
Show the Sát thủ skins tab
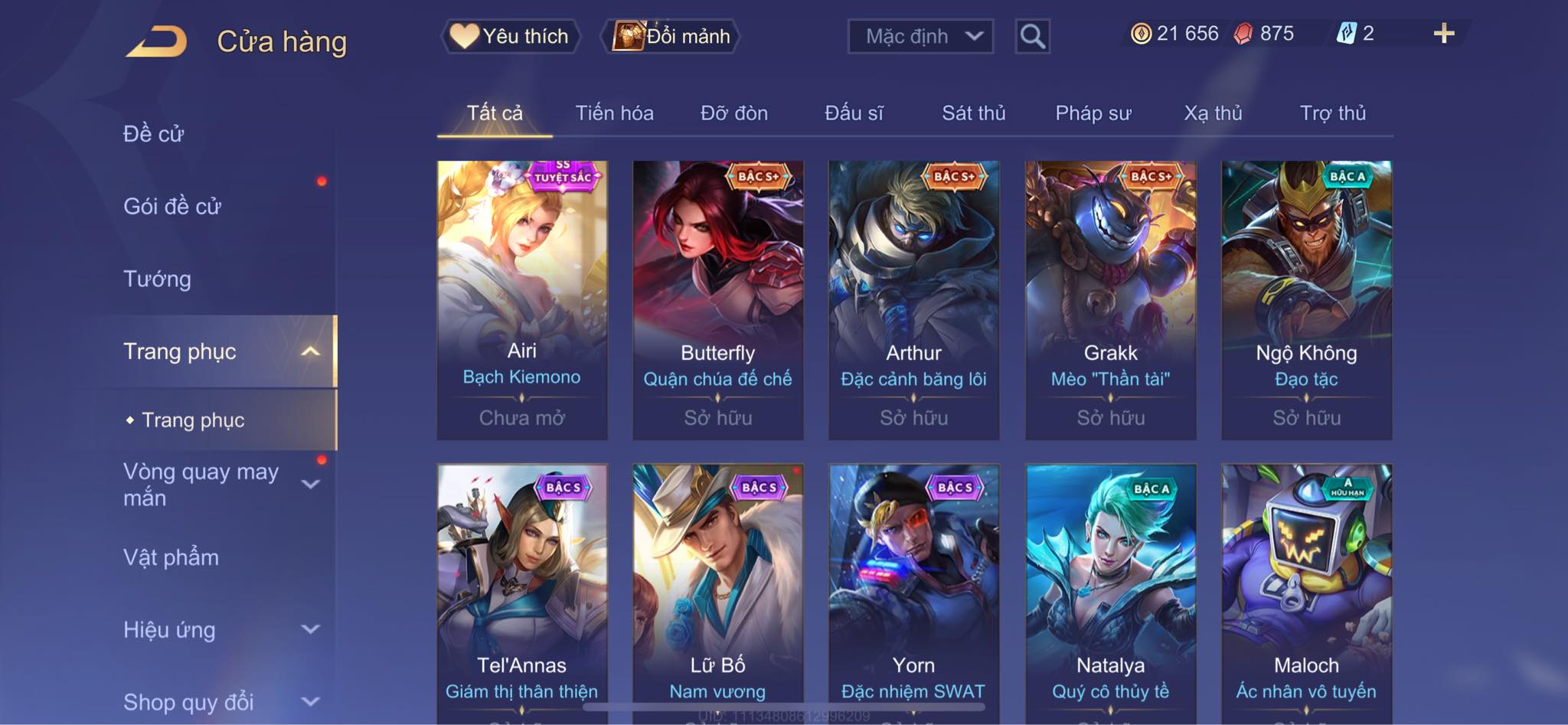(x=973, y=113)
